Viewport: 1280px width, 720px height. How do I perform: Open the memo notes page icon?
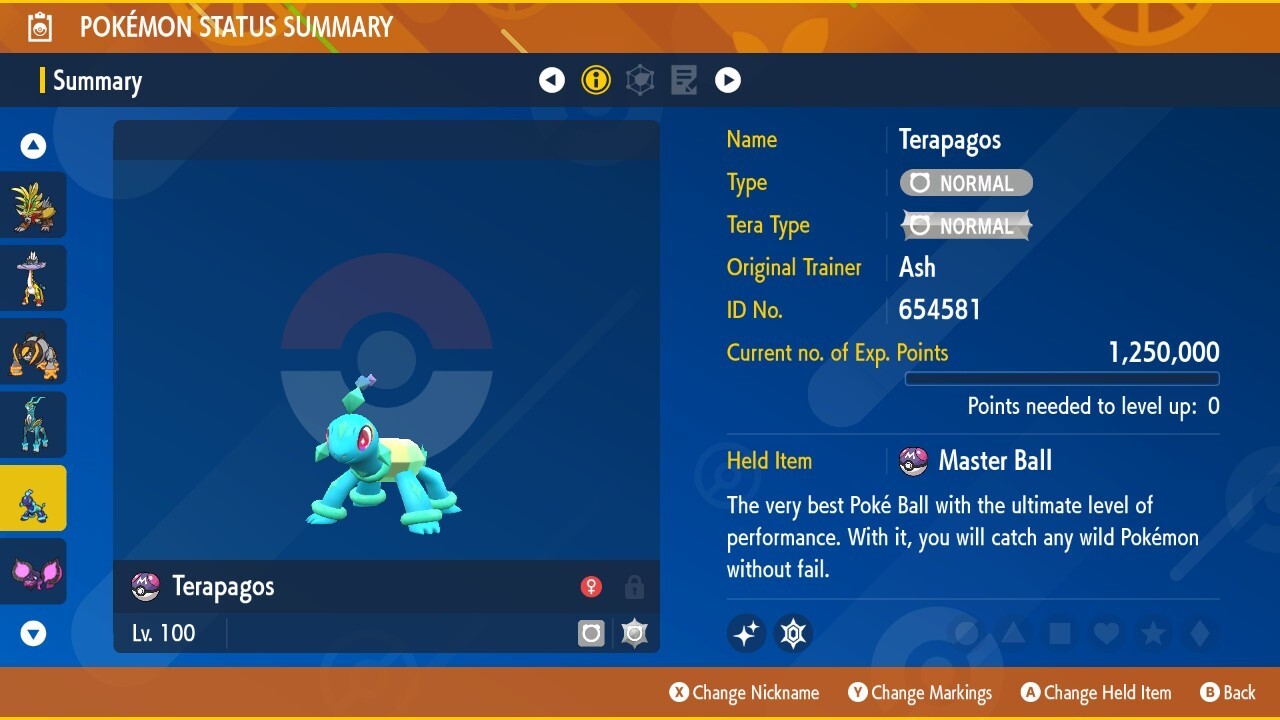click(684, 80)
